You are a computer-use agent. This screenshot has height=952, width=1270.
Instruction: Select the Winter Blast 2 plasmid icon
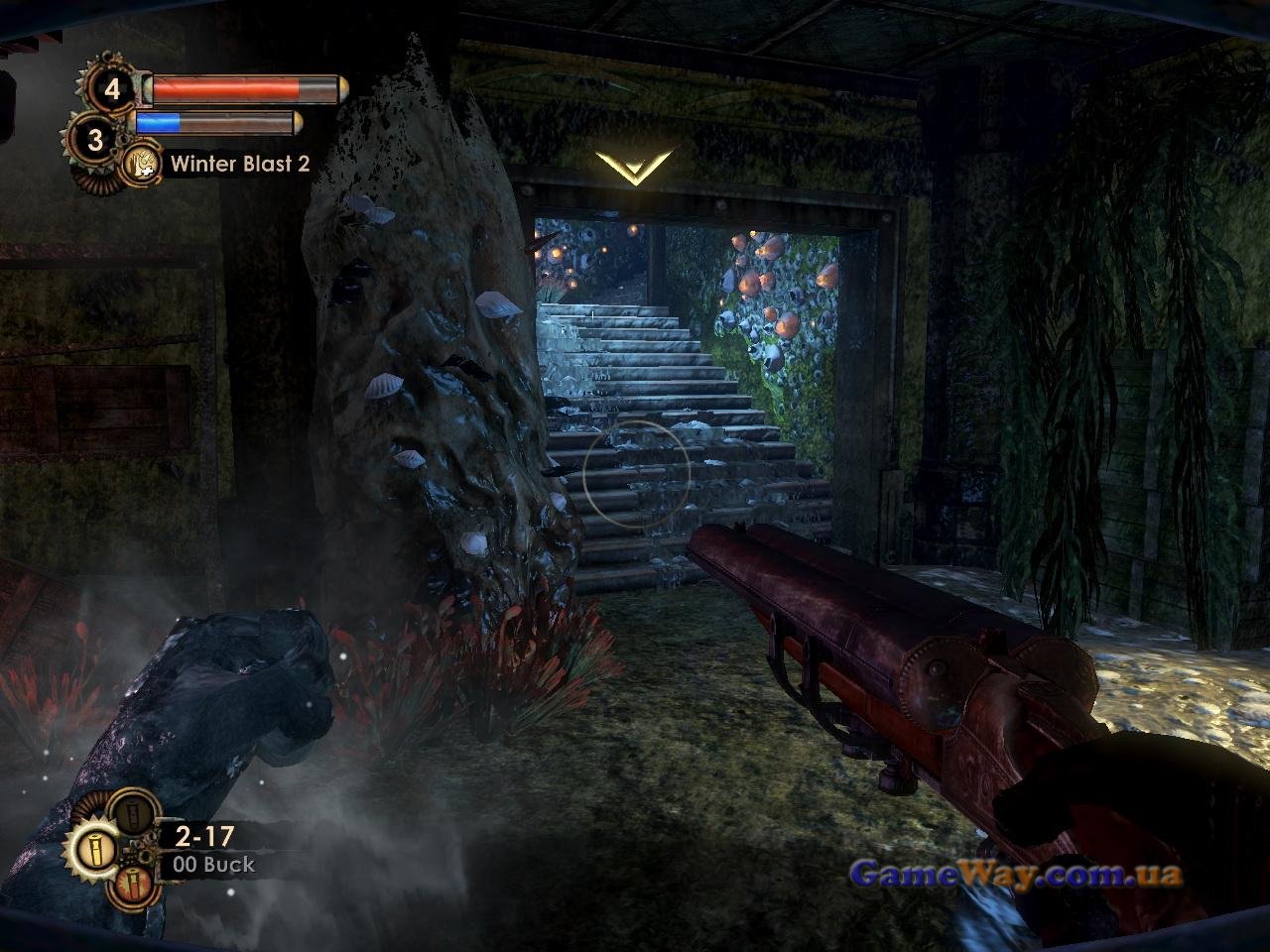pyautogui.click(x=143, y=165)
